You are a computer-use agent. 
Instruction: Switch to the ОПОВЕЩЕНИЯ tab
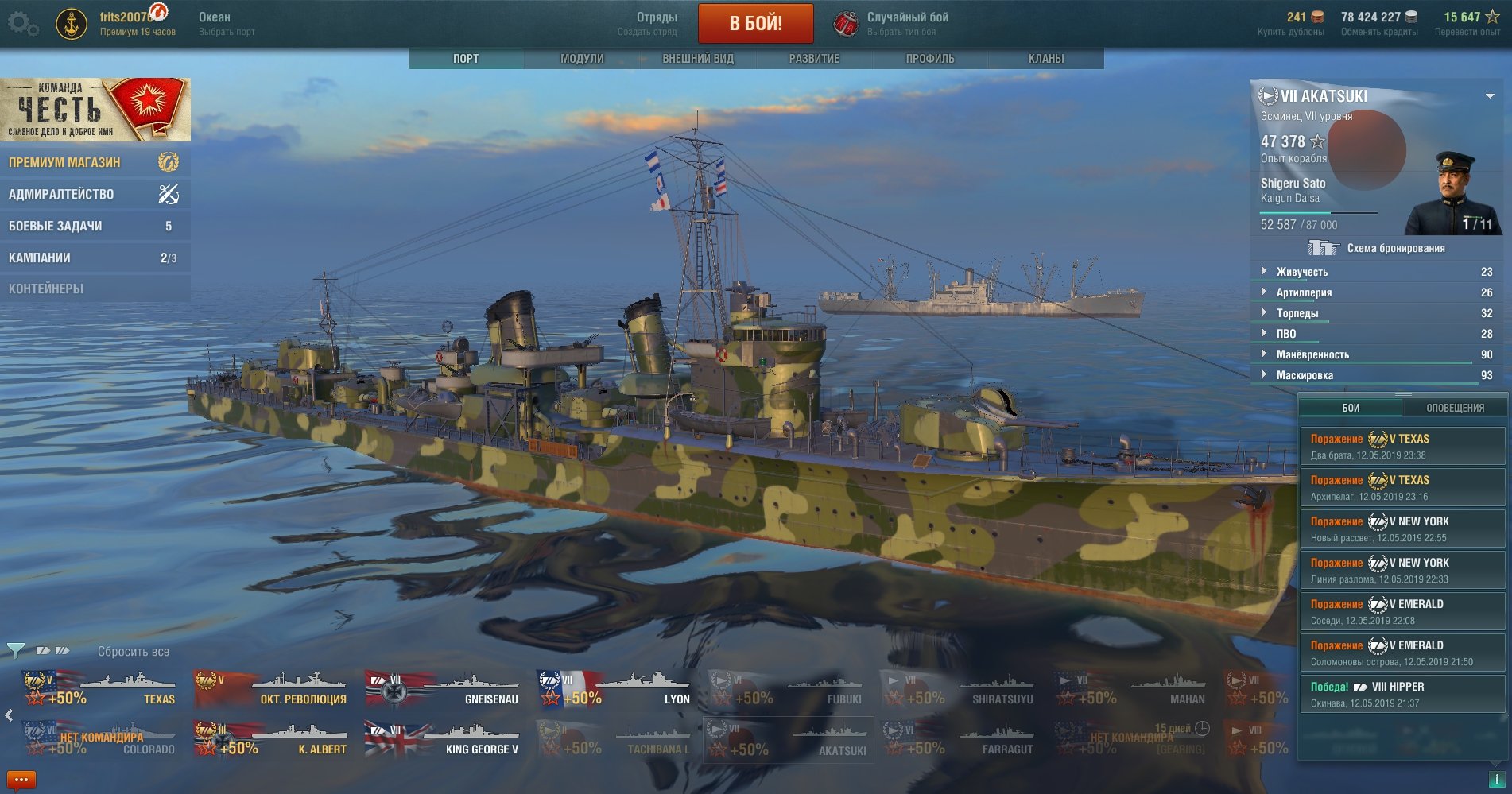click(x=1455, y=408)
